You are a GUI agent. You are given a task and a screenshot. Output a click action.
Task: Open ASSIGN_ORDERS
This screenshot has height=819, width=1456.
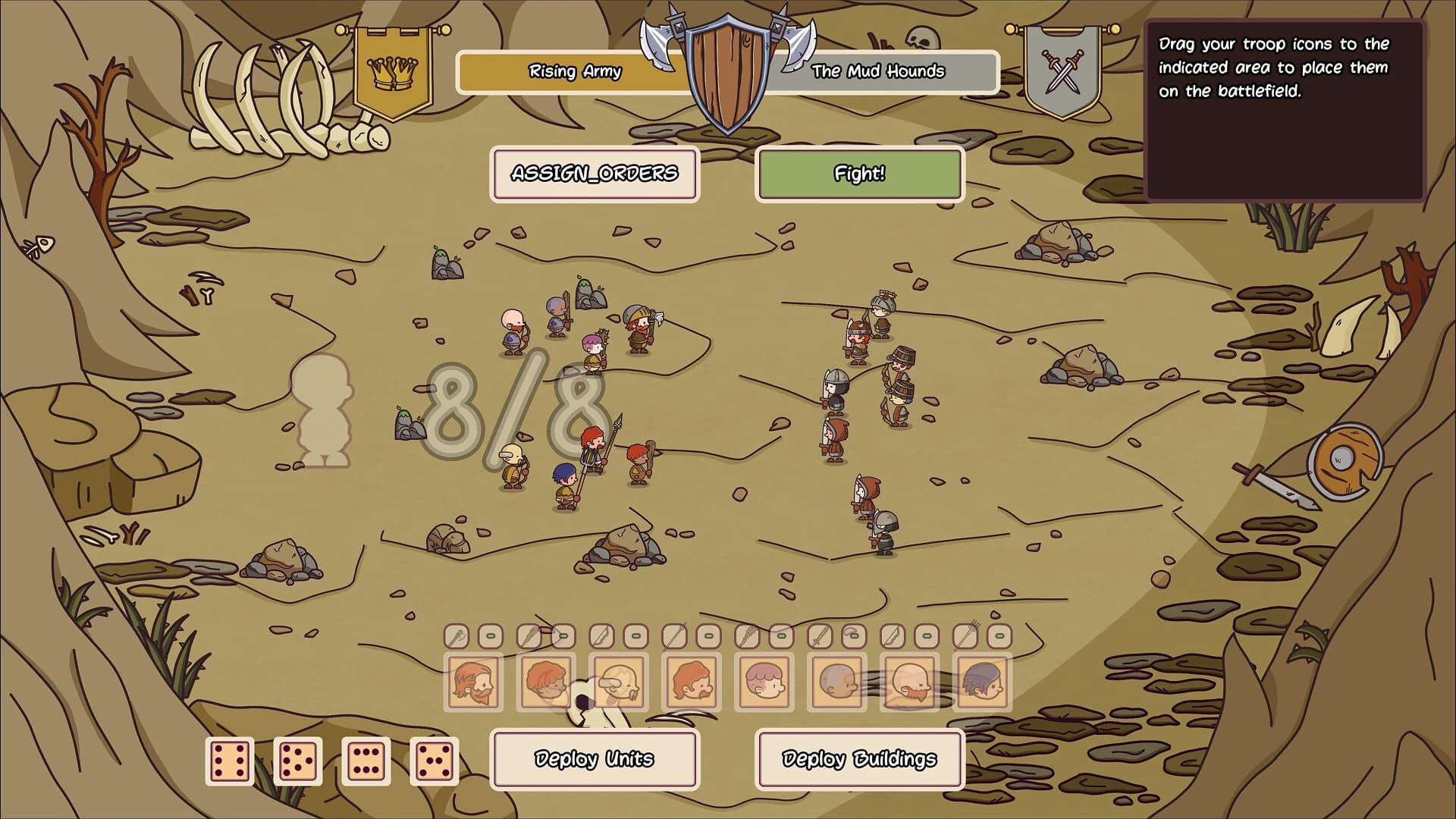tap(595, 173)
